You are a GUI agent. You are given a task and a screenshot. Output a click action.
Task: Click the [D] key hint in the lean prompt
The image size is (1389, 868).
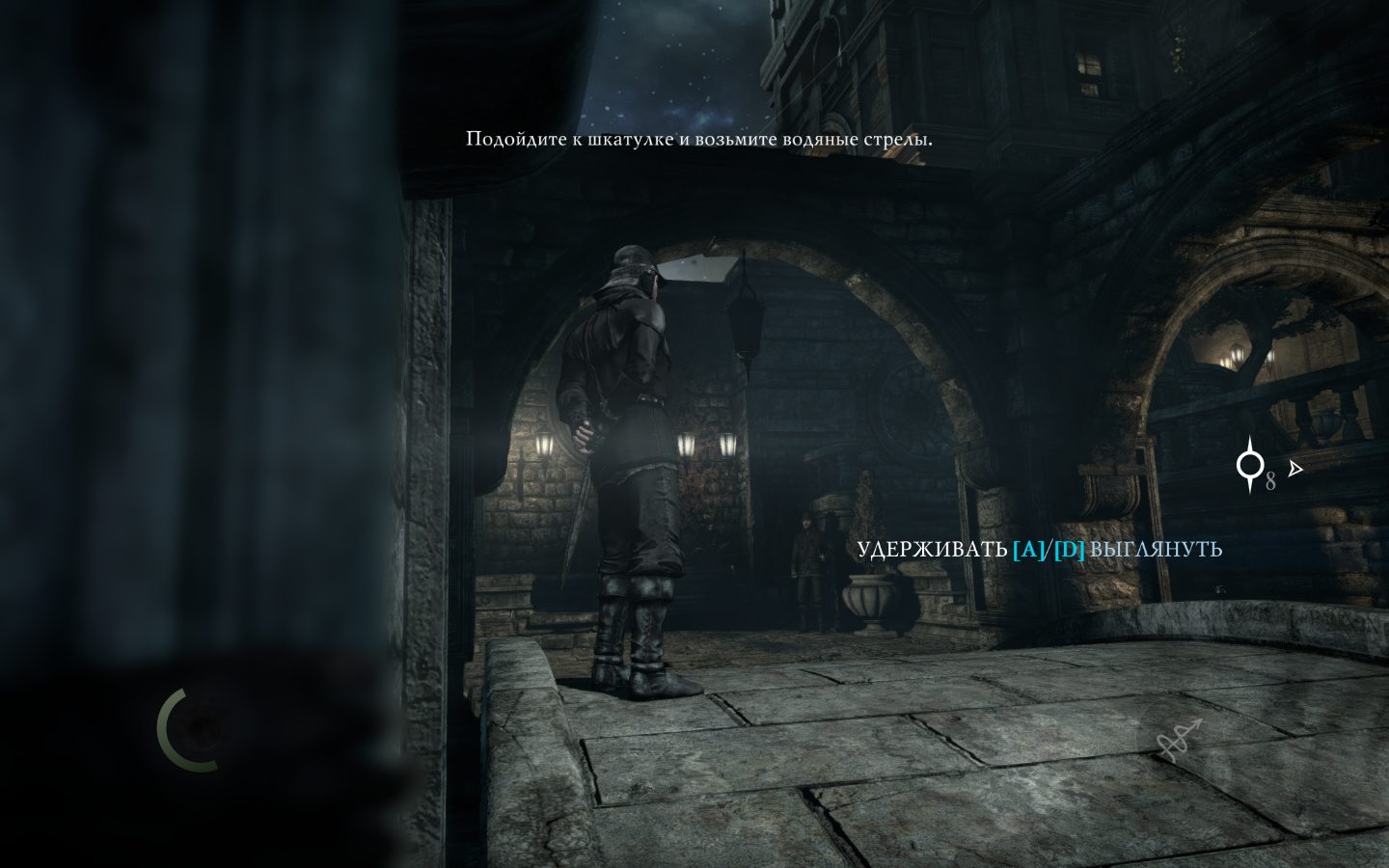pyautogui.click(x=1071, y=550)
